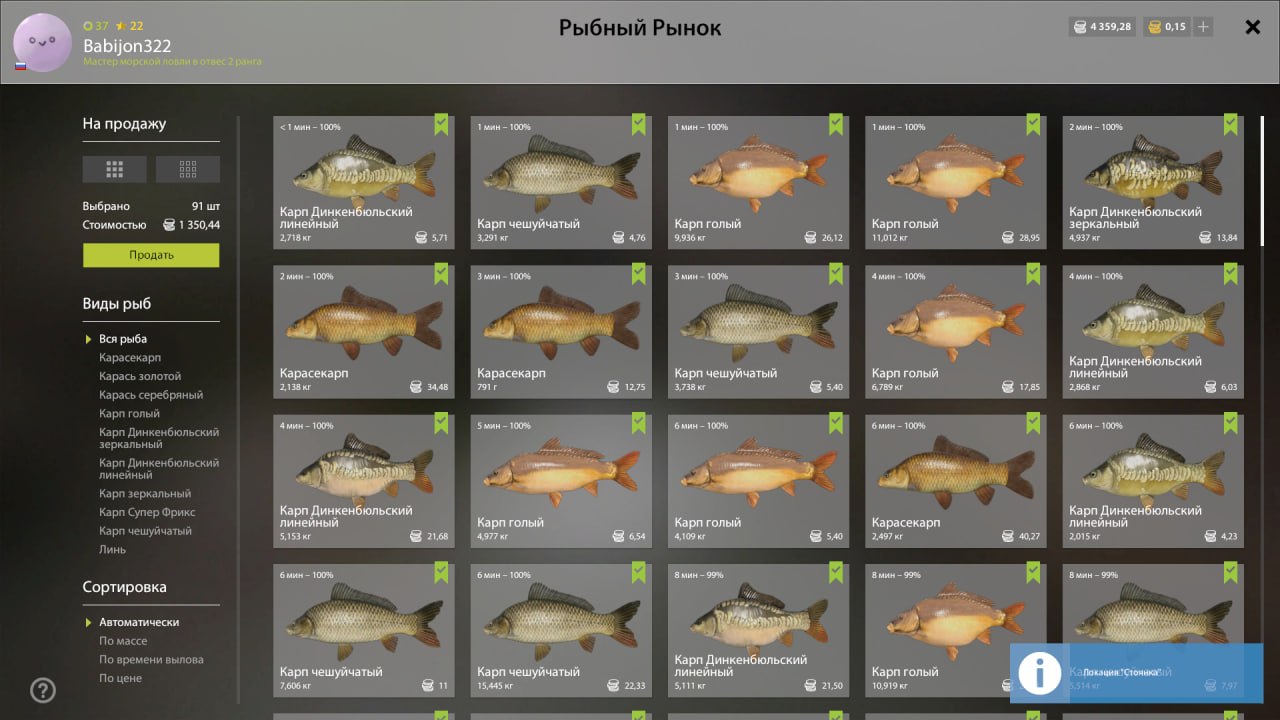
Task: Switch to the compact grid view
Action: point(188,168)
